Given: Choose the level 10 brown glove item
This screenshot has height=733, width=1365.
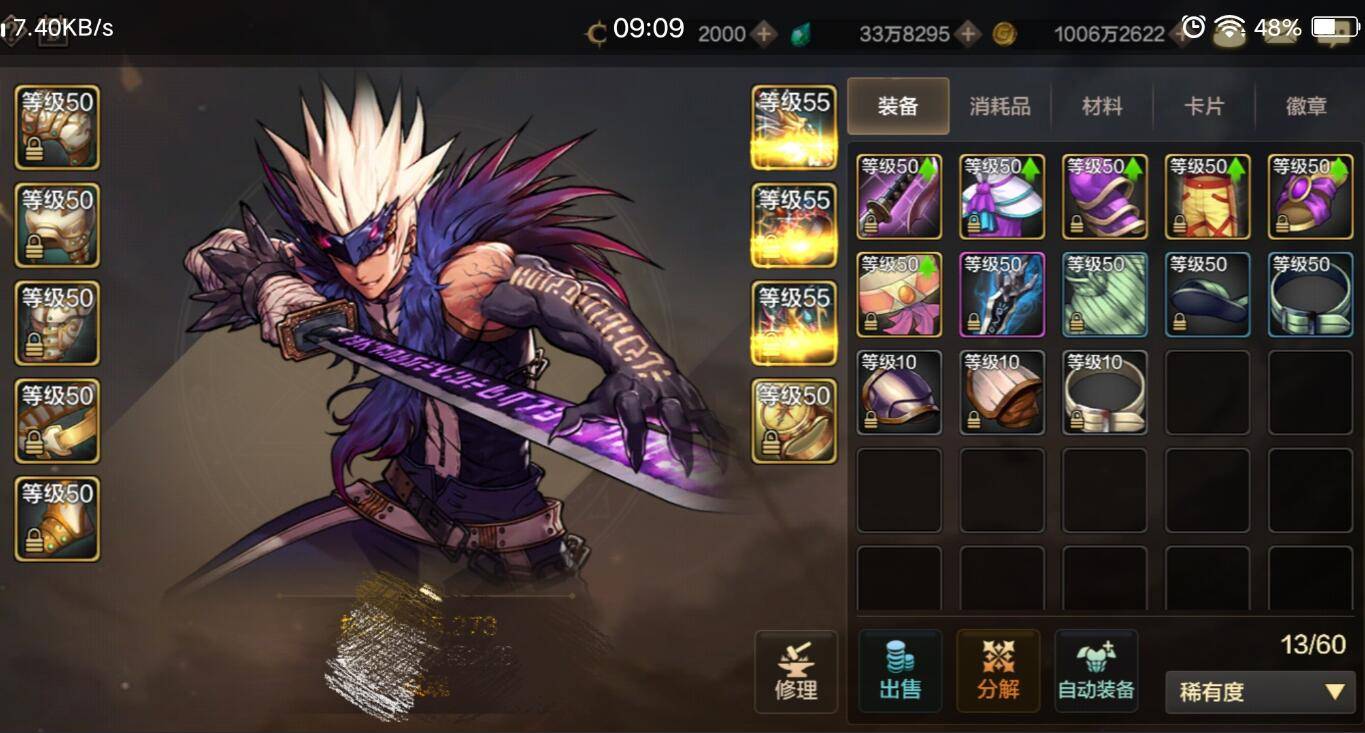Looking at the screenshot, I should tap(1002, 392).
